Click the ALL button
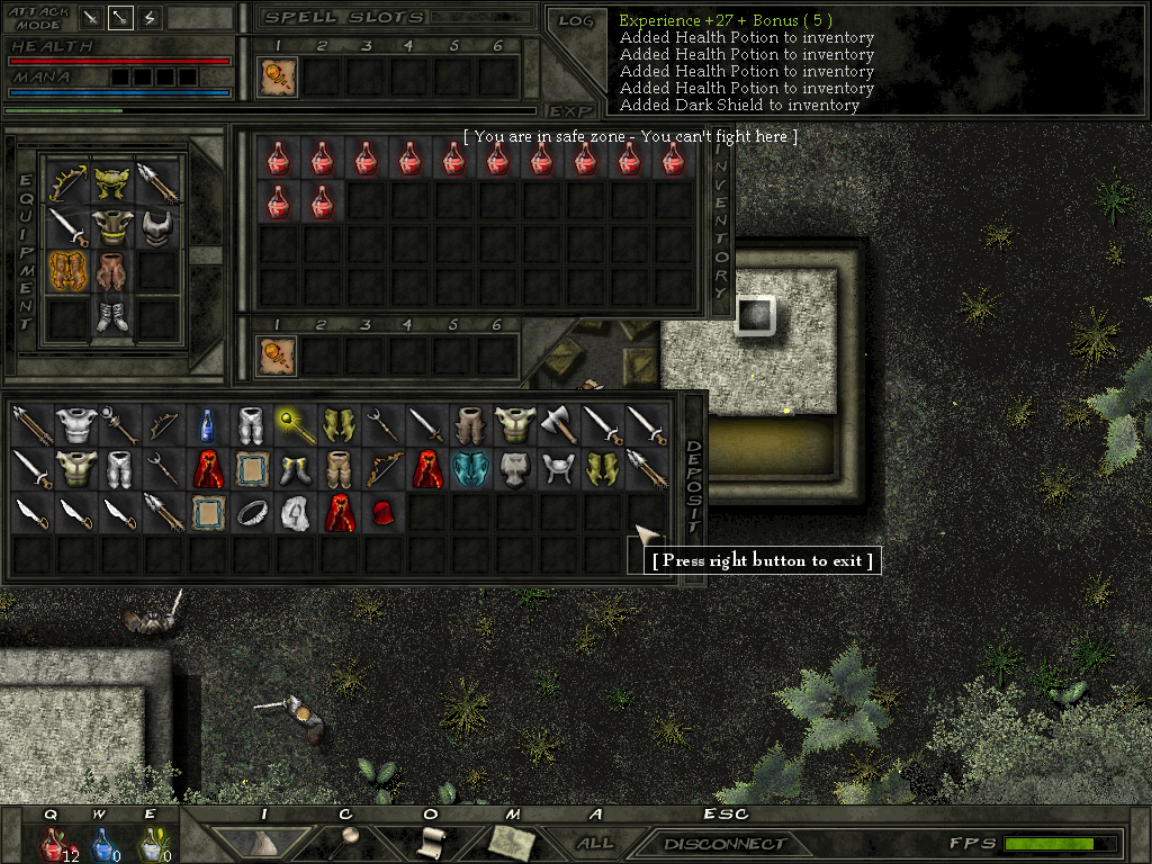 (596, 843)
